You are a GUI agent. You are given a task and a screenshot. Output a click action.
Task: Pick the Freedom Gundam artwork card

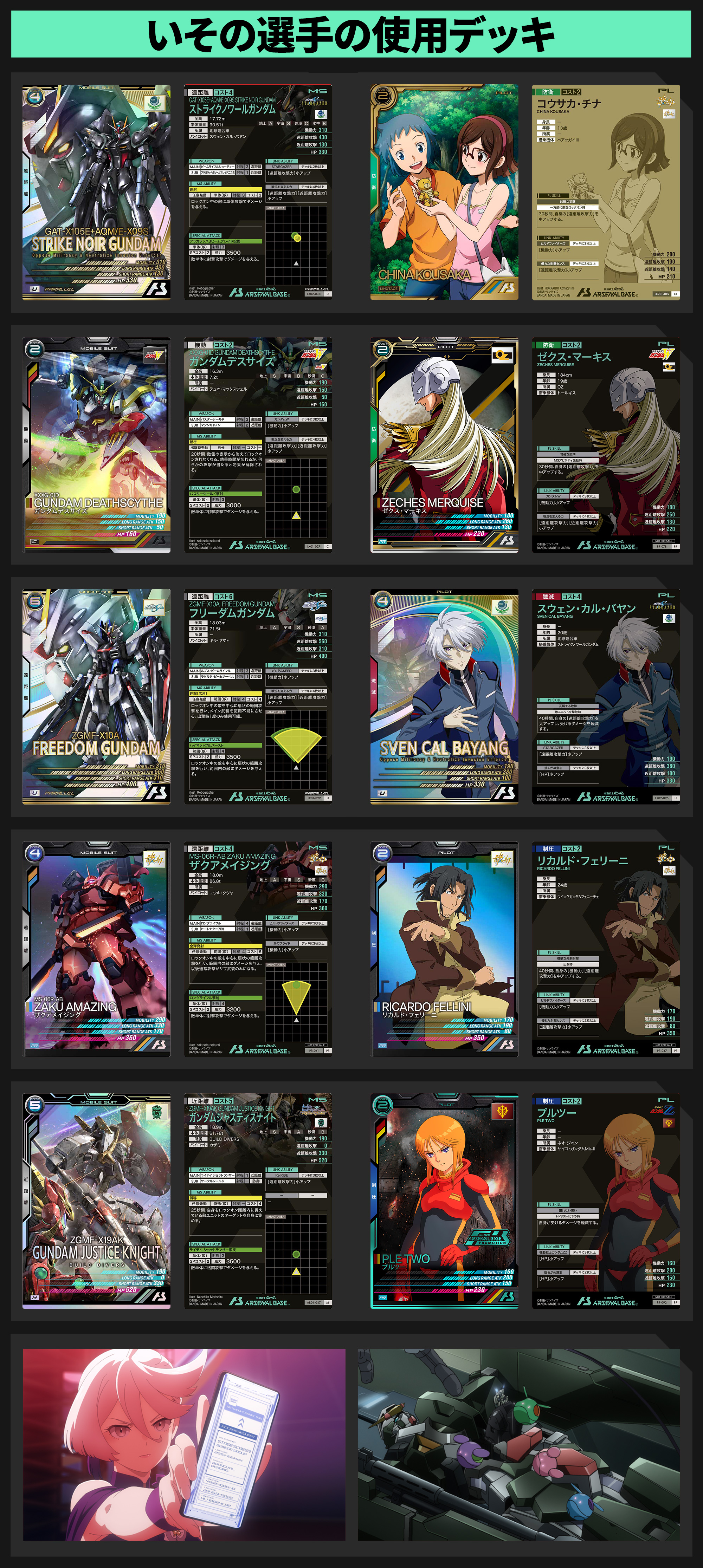96,696
